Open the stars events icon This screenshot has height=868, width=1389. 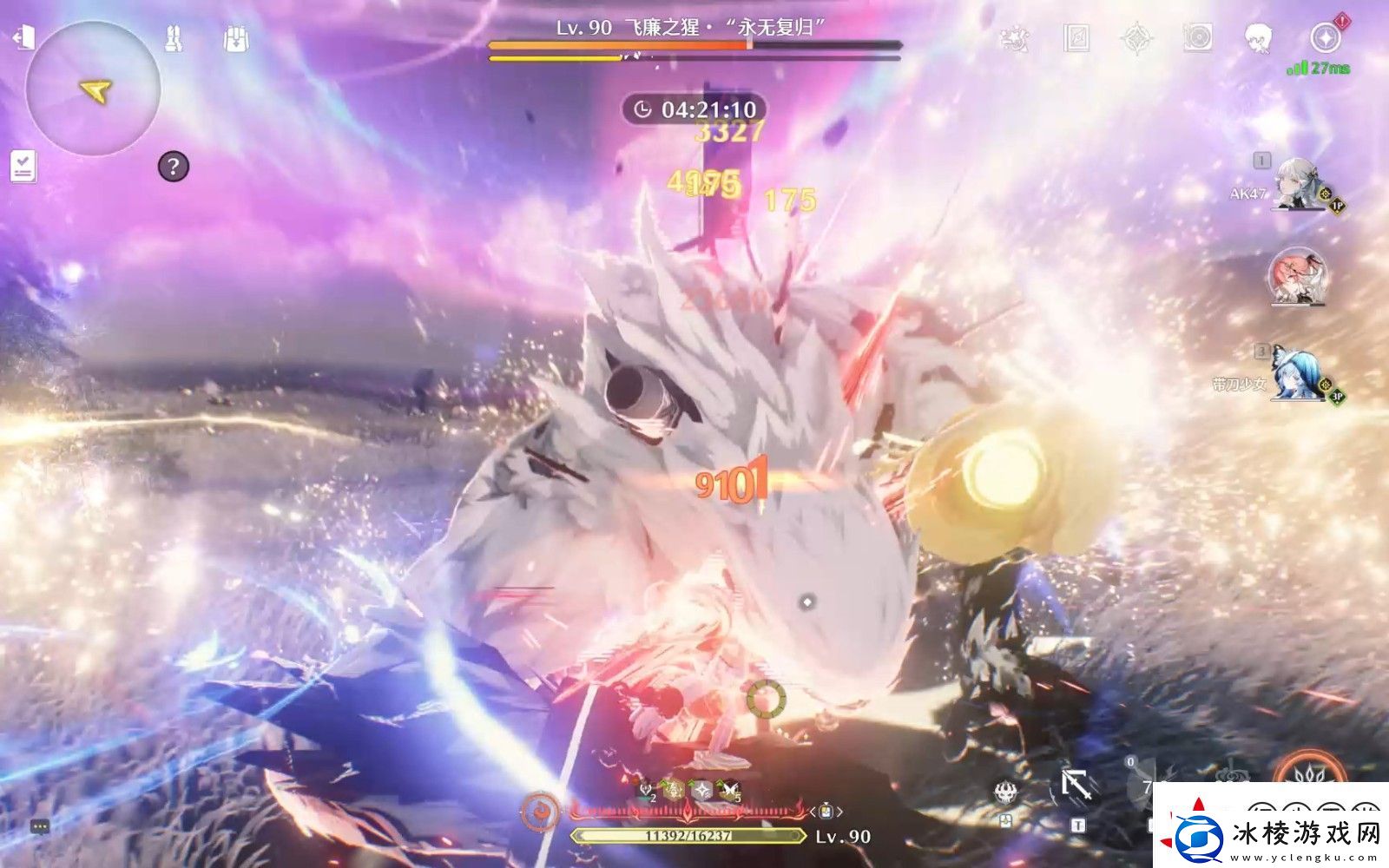click(x=1014, y=39)
